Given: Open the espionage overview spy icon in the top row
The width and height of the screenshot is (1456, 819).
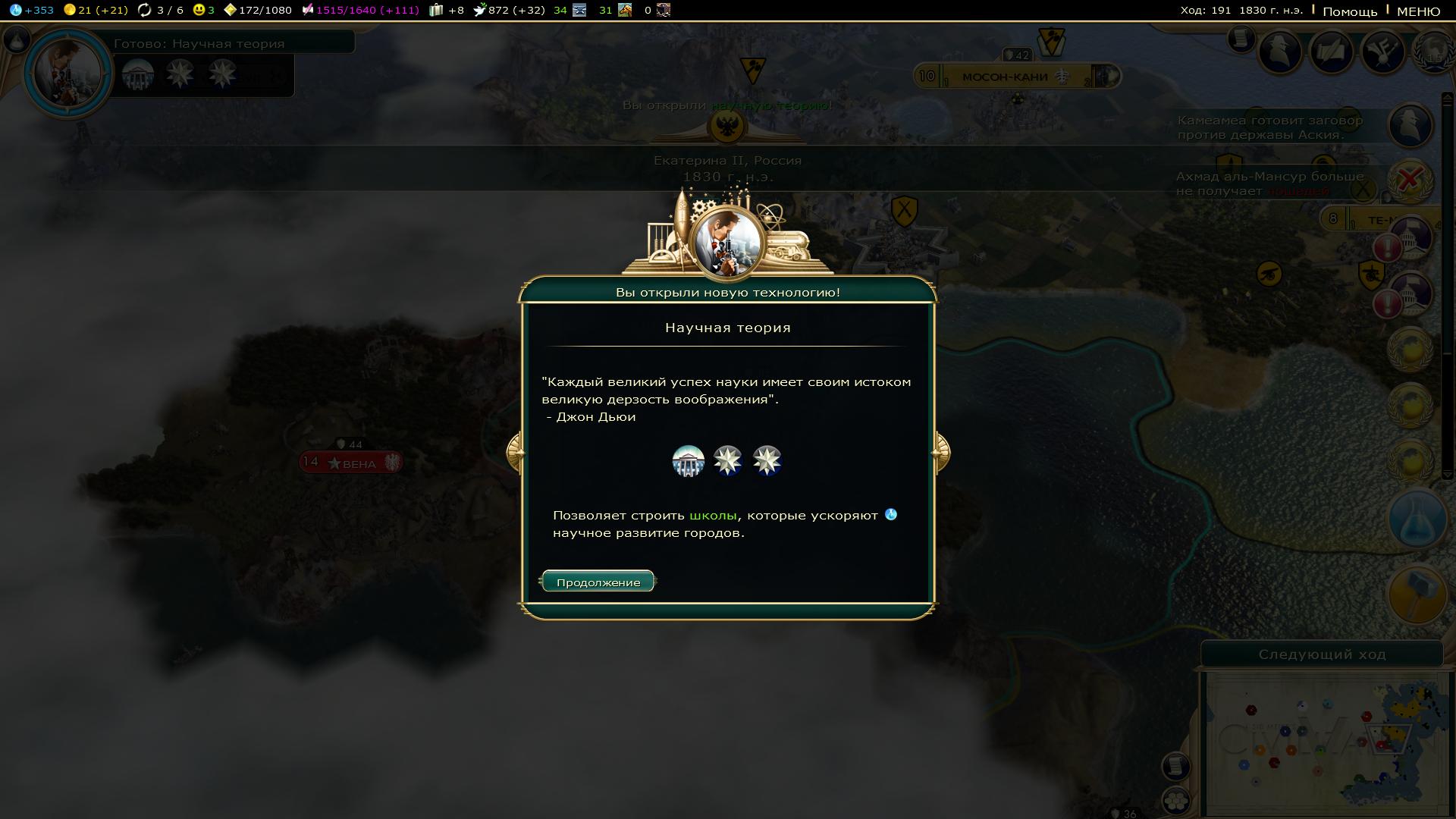Looking at the screenshot, I should point(1281,52).
